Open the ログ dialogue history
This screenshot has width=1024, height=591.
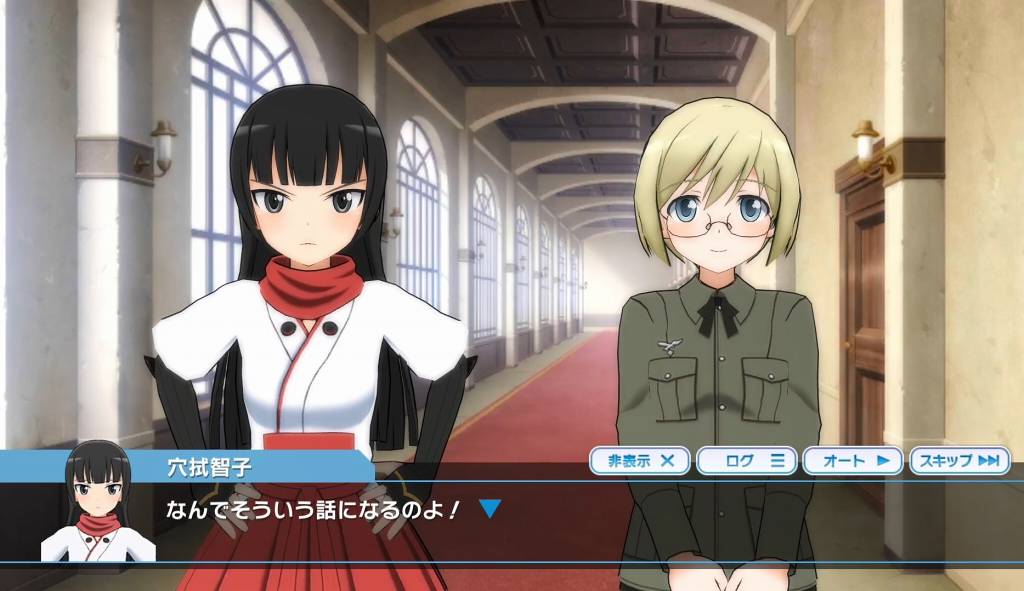pyautogui.click(x=746, y=461)
